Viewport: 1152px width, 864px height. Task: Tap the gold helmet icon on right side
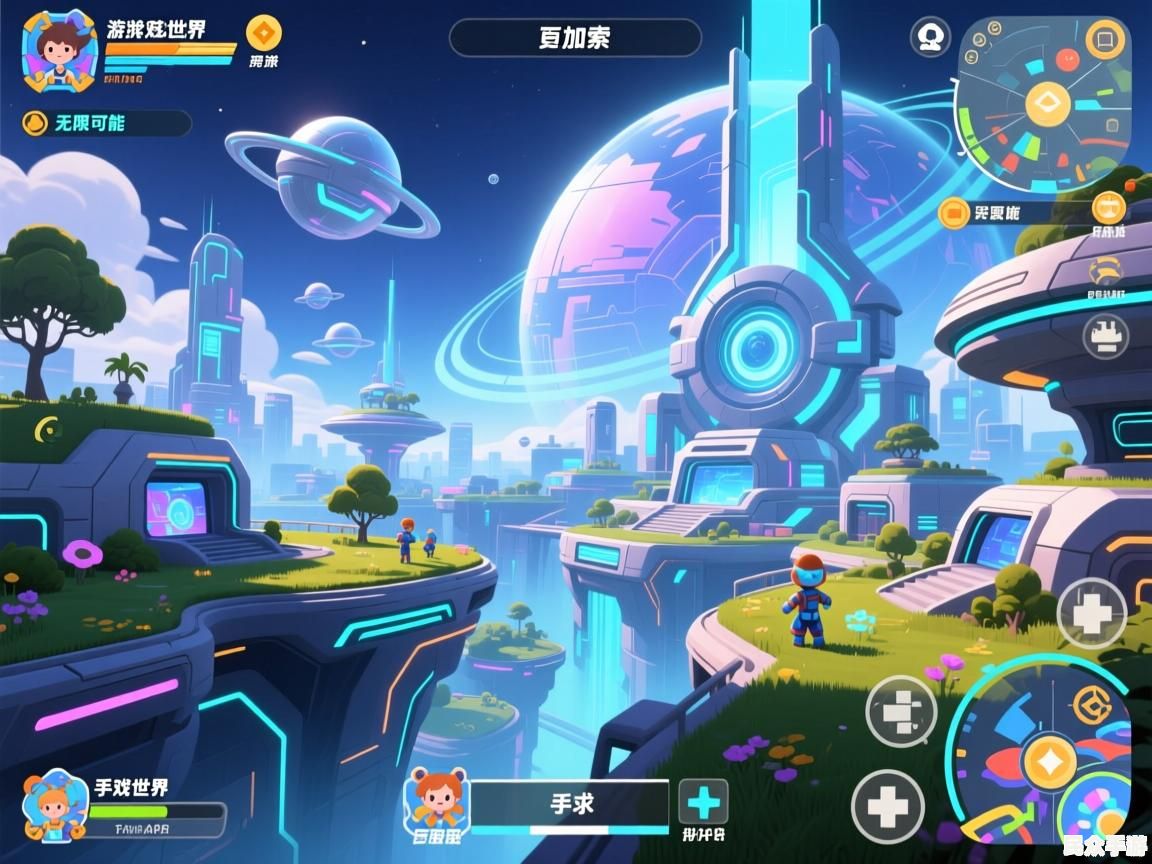click(1105, 272)
